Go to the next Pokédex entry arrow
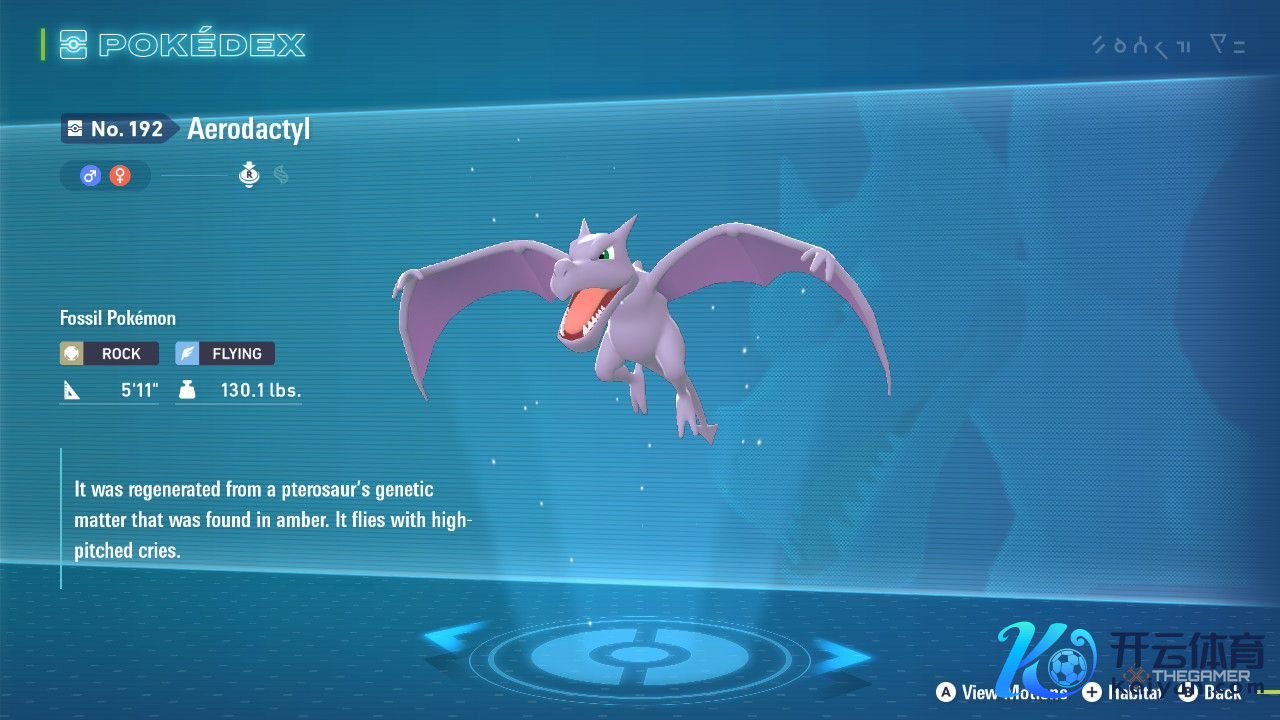Screen dimensions: 1280x720 coord(843,655)
